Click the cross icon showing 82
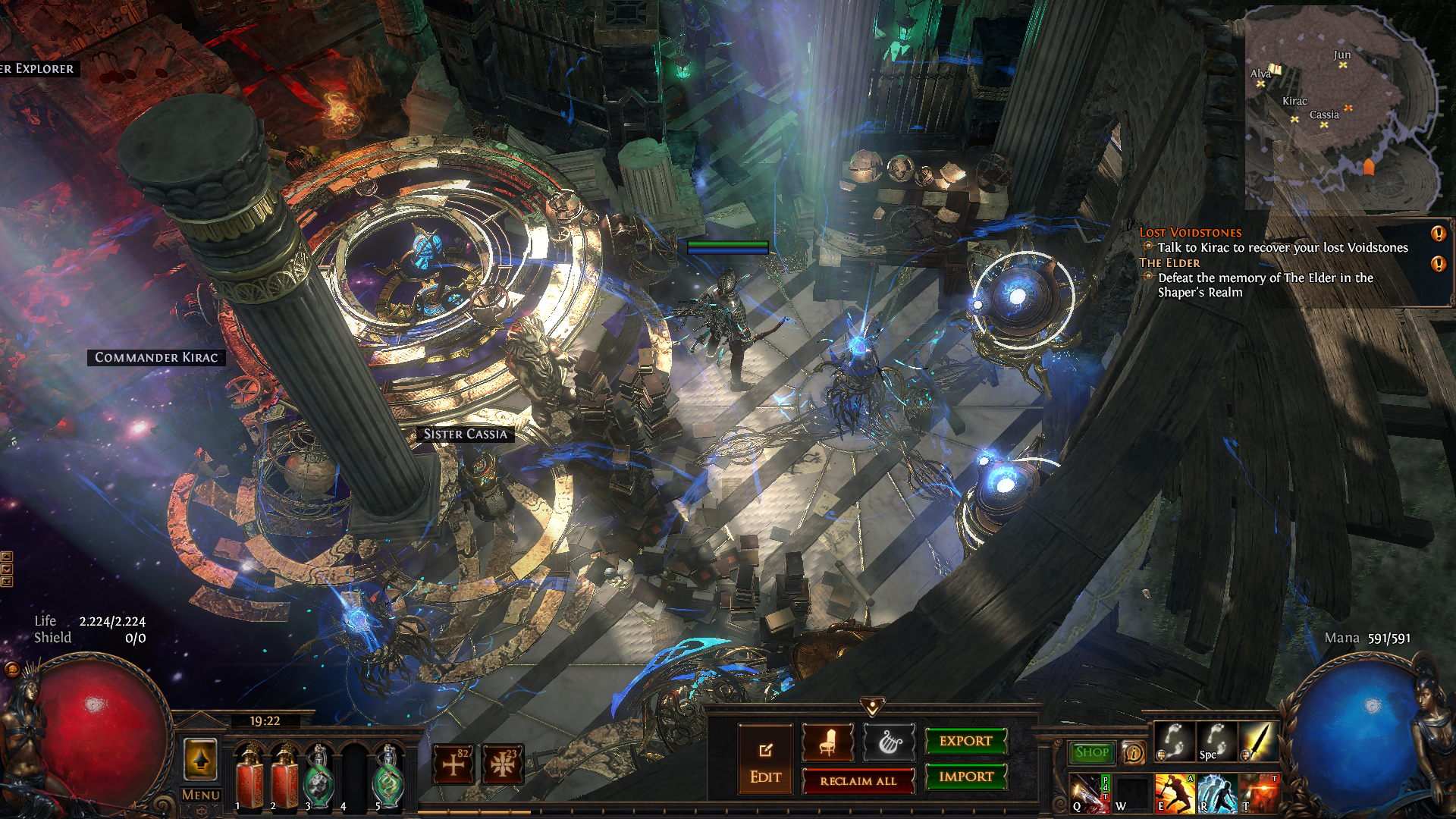 tap(453, 764)
